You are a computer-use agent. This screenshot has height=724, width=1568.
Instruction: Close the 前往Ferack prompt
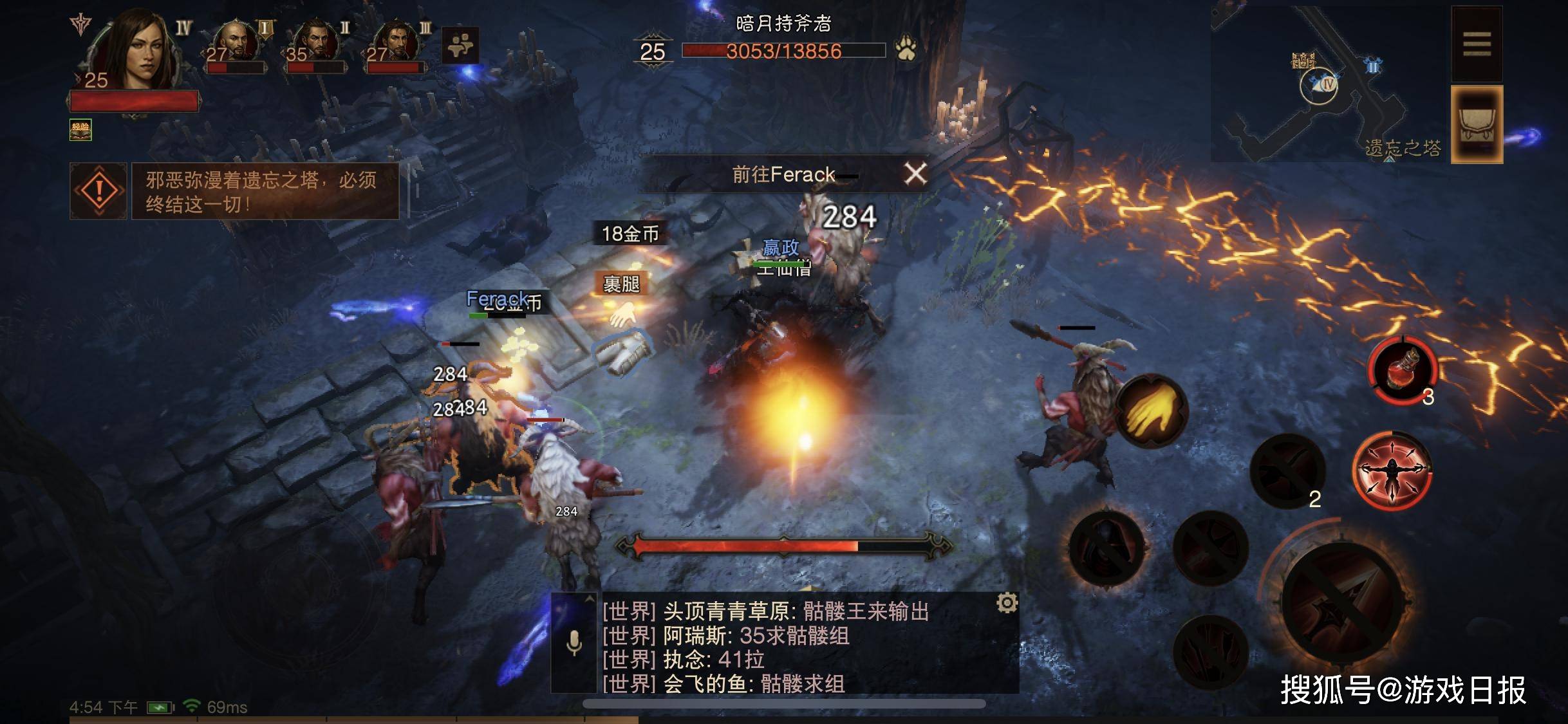(x=915, y=174)
